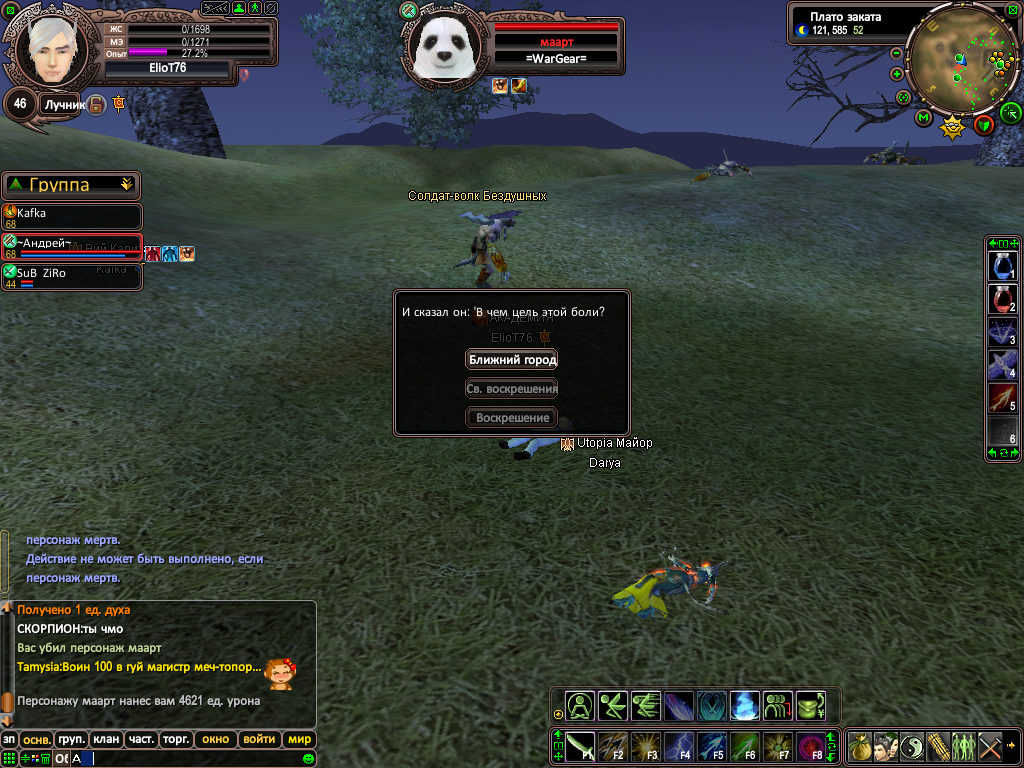Viewport: 1024px width, 768px height.
Task: Choose the Ближний город respawn option
Action: 512,360
